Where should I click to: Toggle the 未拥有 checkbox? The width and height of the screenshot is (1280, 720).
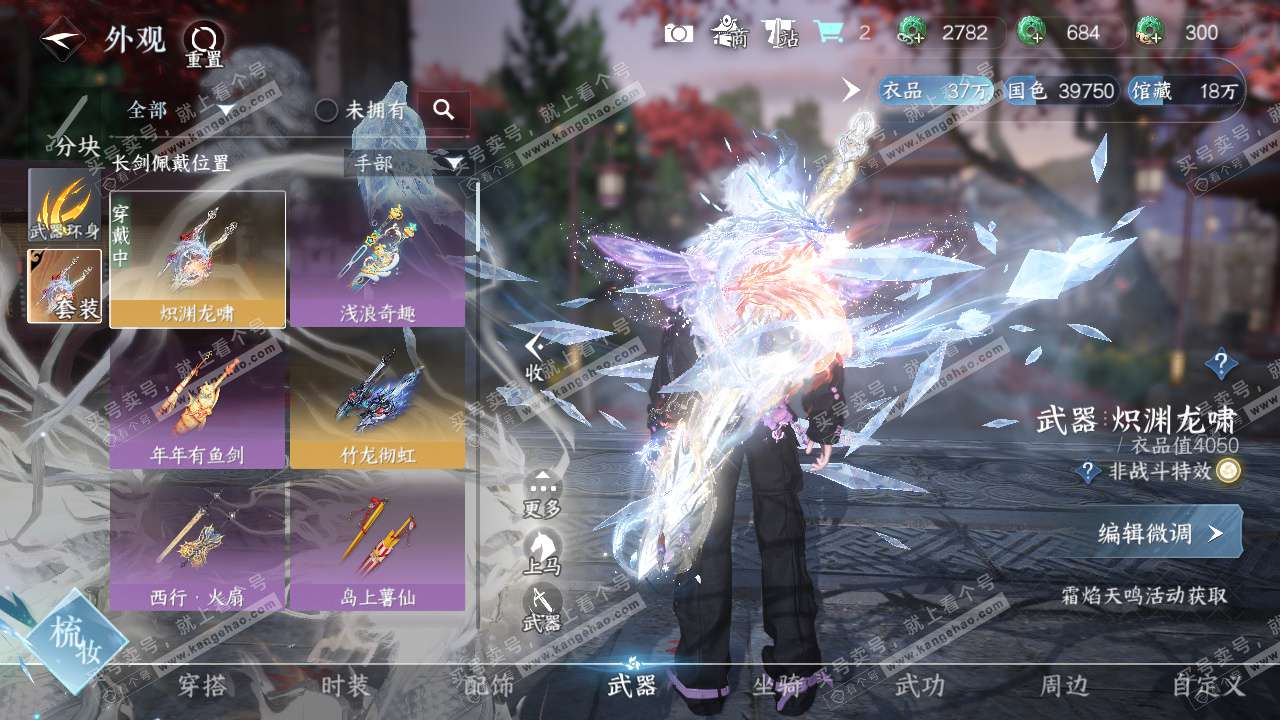pyautogui.click(x=327, y=110)
